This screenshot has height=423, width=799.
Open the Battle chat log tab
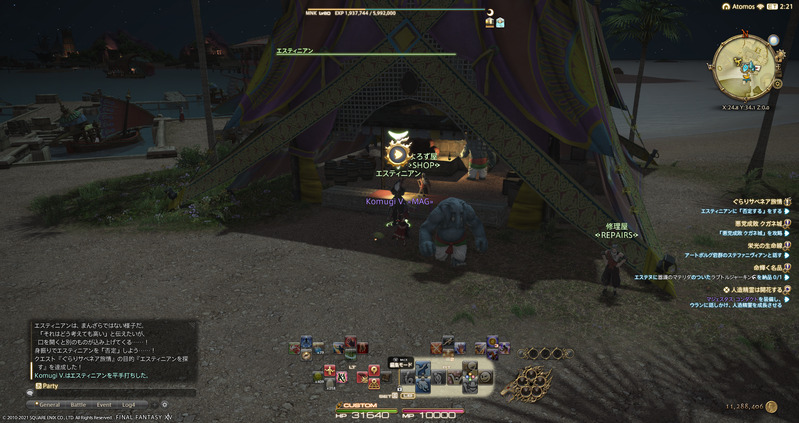(x=78, y=404)
